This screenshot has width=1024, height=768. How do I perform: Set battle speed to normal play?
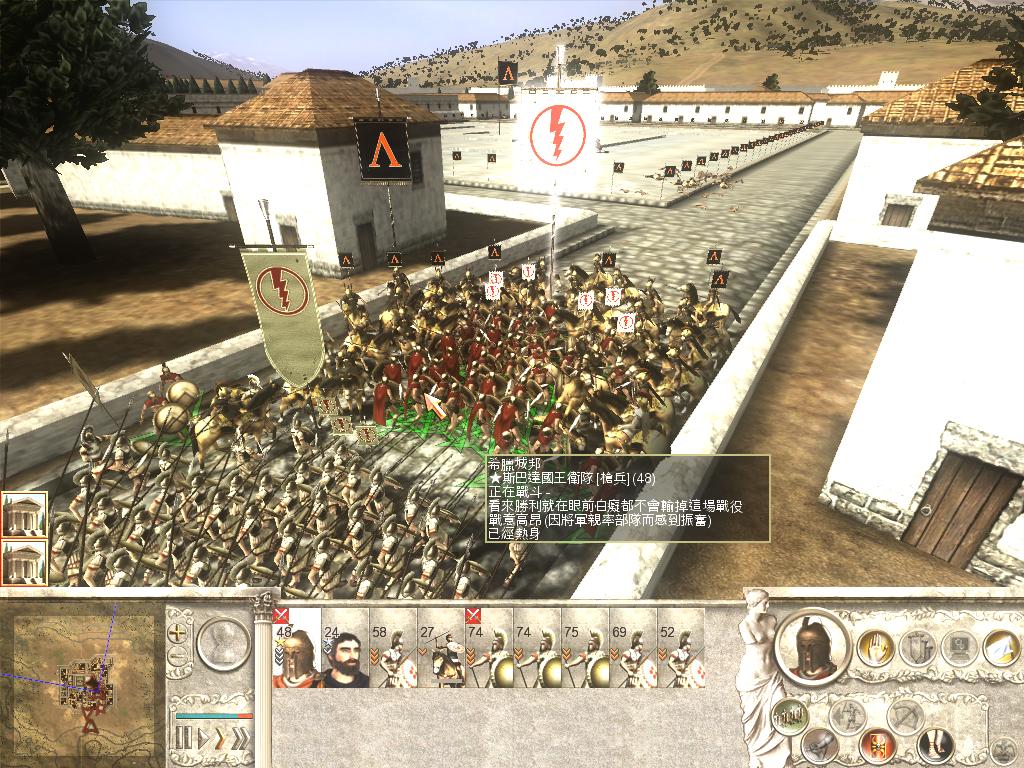pos(203,739)
